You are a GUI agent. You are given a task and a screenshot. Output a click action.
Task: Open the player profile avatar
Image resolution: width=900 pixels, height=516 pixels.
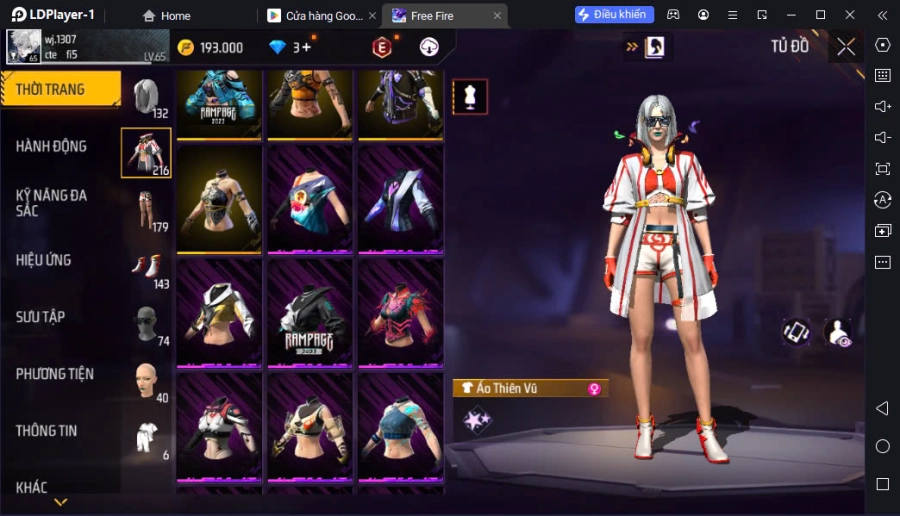[x=22, y=47]
